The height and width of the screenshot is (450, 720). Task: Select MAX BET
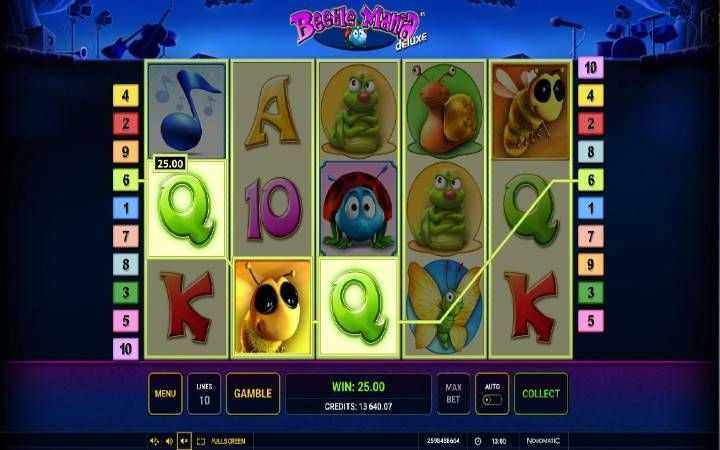(452, 394)
